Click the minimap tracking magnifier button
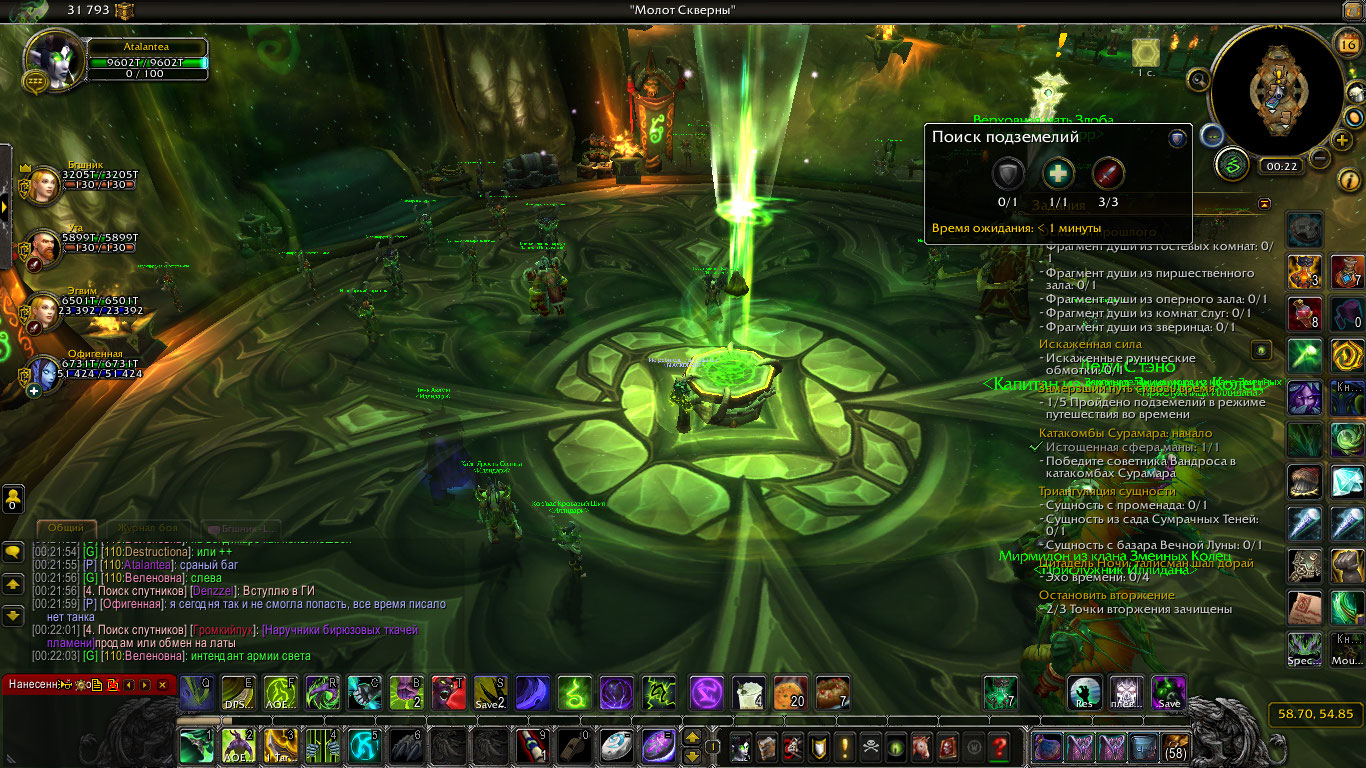 [1198, 78]
